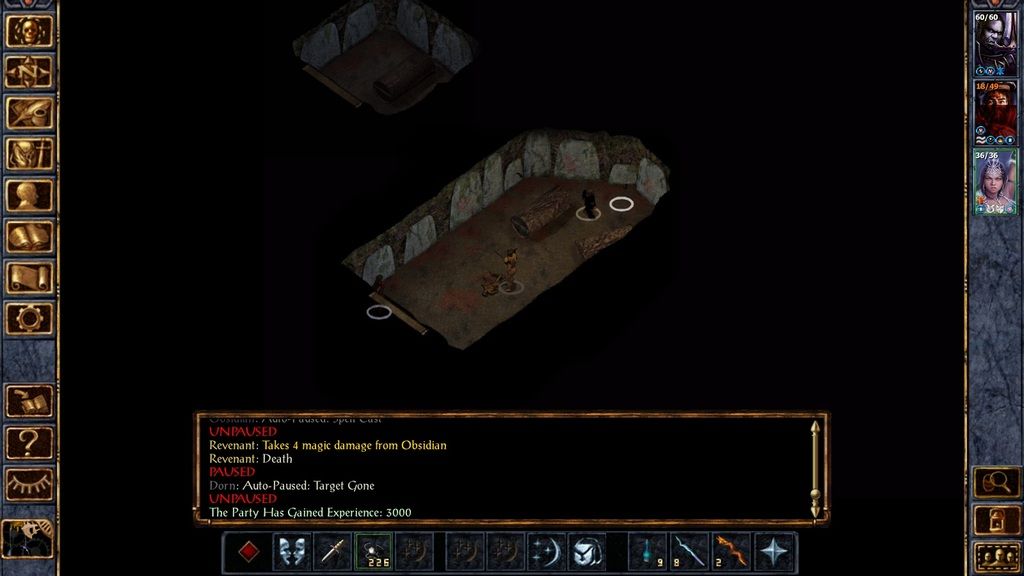
Task: Open the mage spellbook
Action: coord(29,236)
